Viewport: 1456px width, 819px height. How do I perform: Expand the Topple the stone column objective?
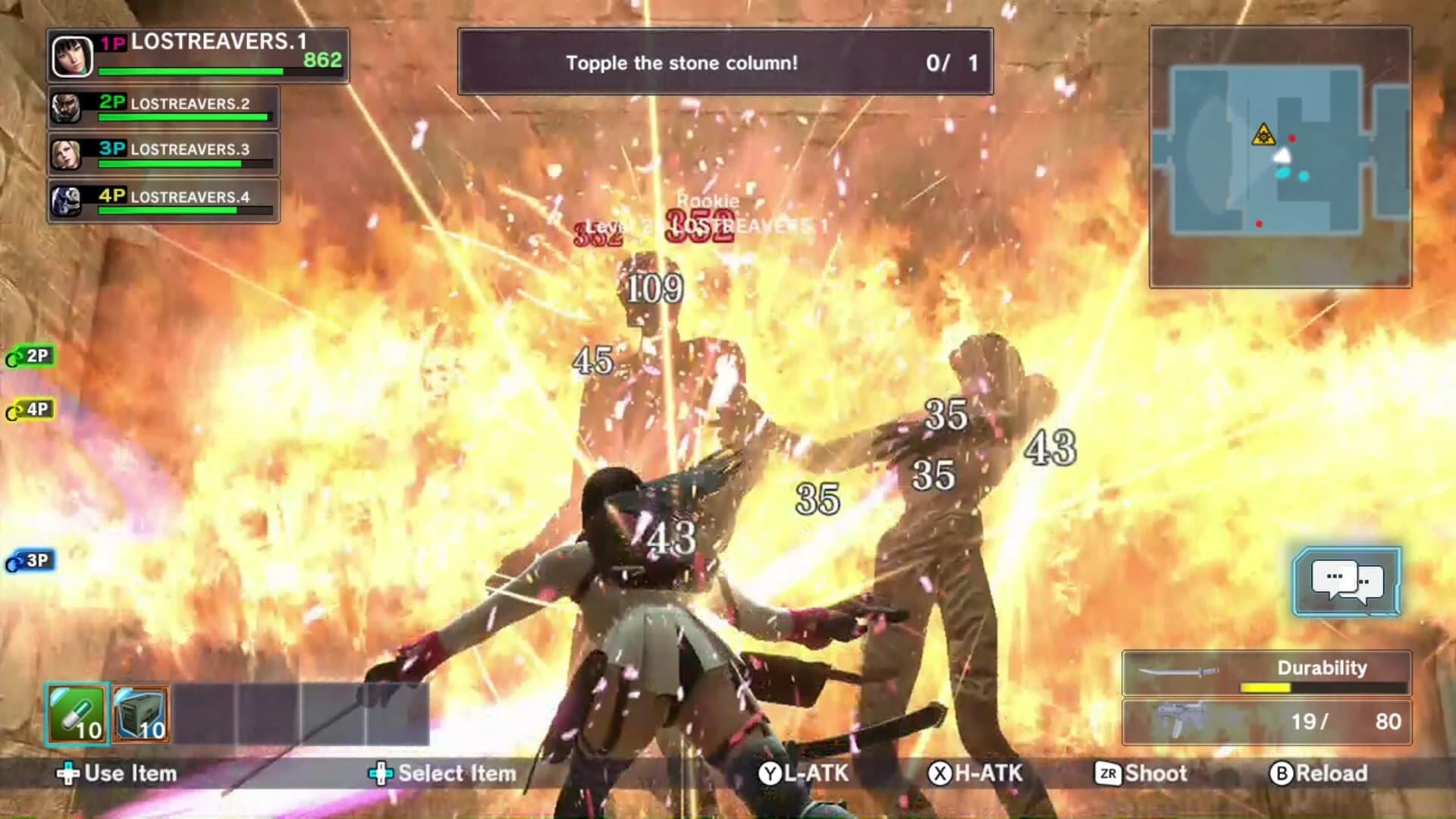tap(724, 64)
